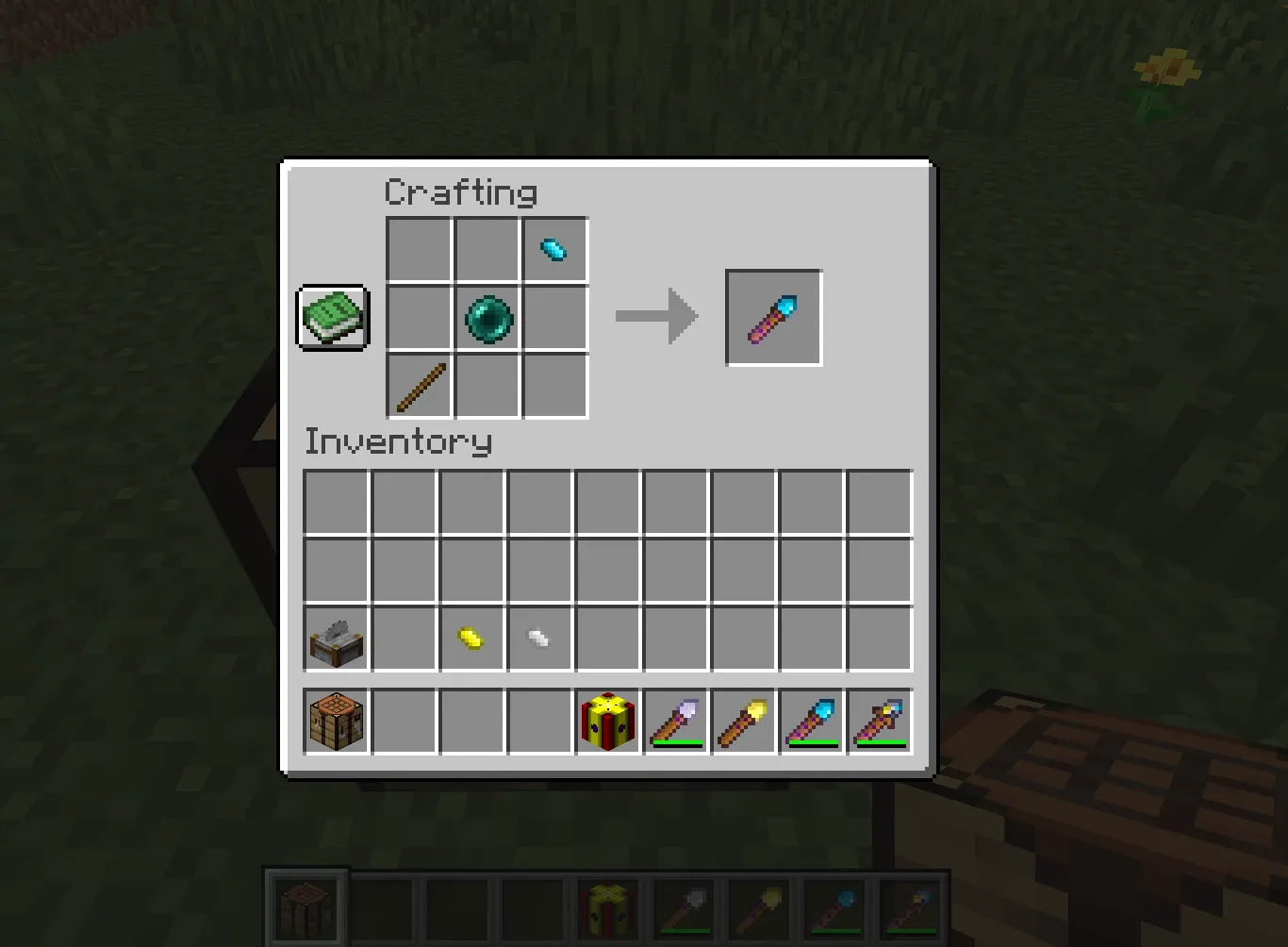Click the empty top-left crafting slot
Image resolution: width=1288 pixels, height=947 pixels.
click(x=419, y=249)
